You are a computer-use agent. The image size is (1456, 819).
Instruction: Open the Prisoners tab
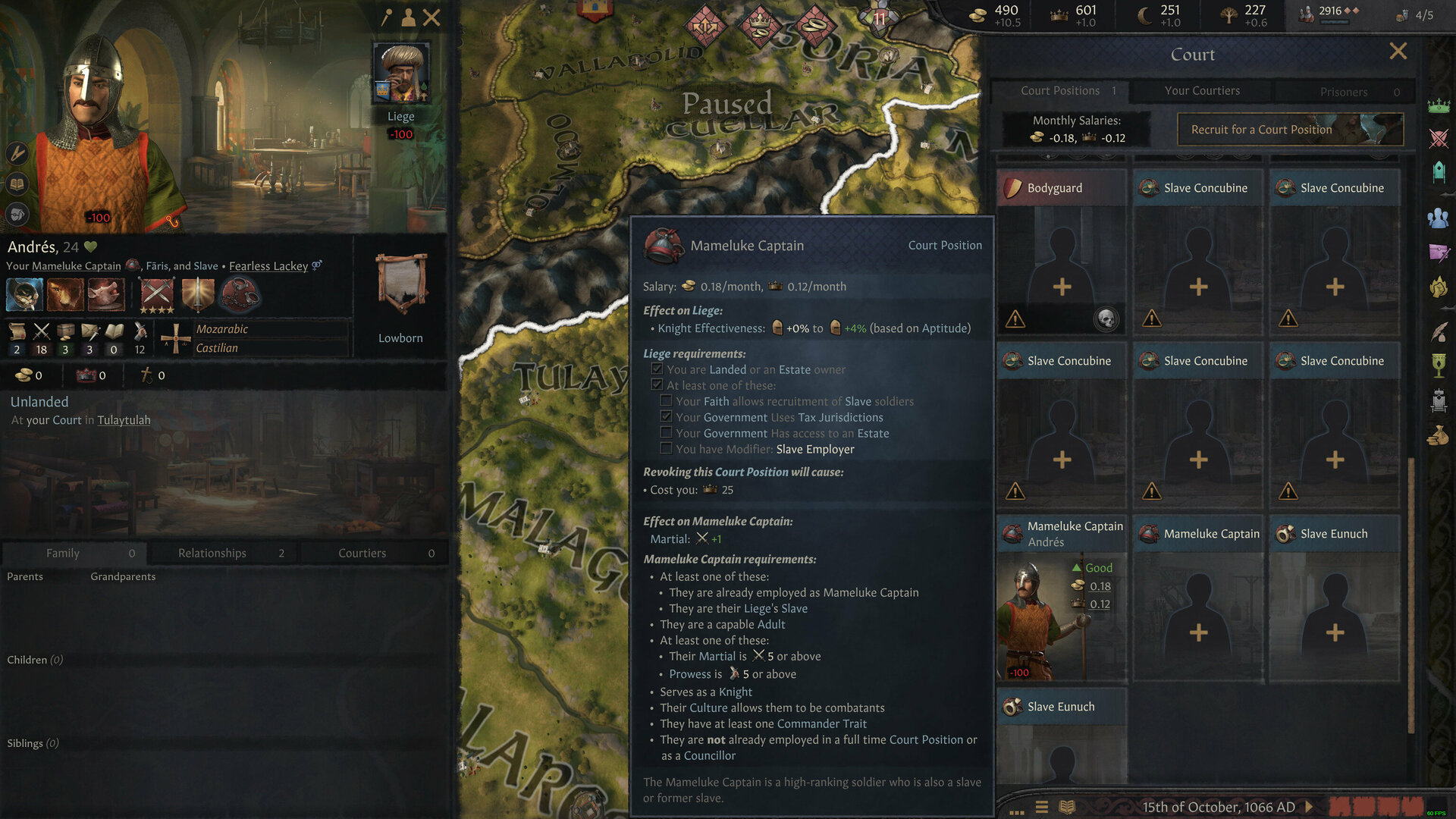[1344, 91]
